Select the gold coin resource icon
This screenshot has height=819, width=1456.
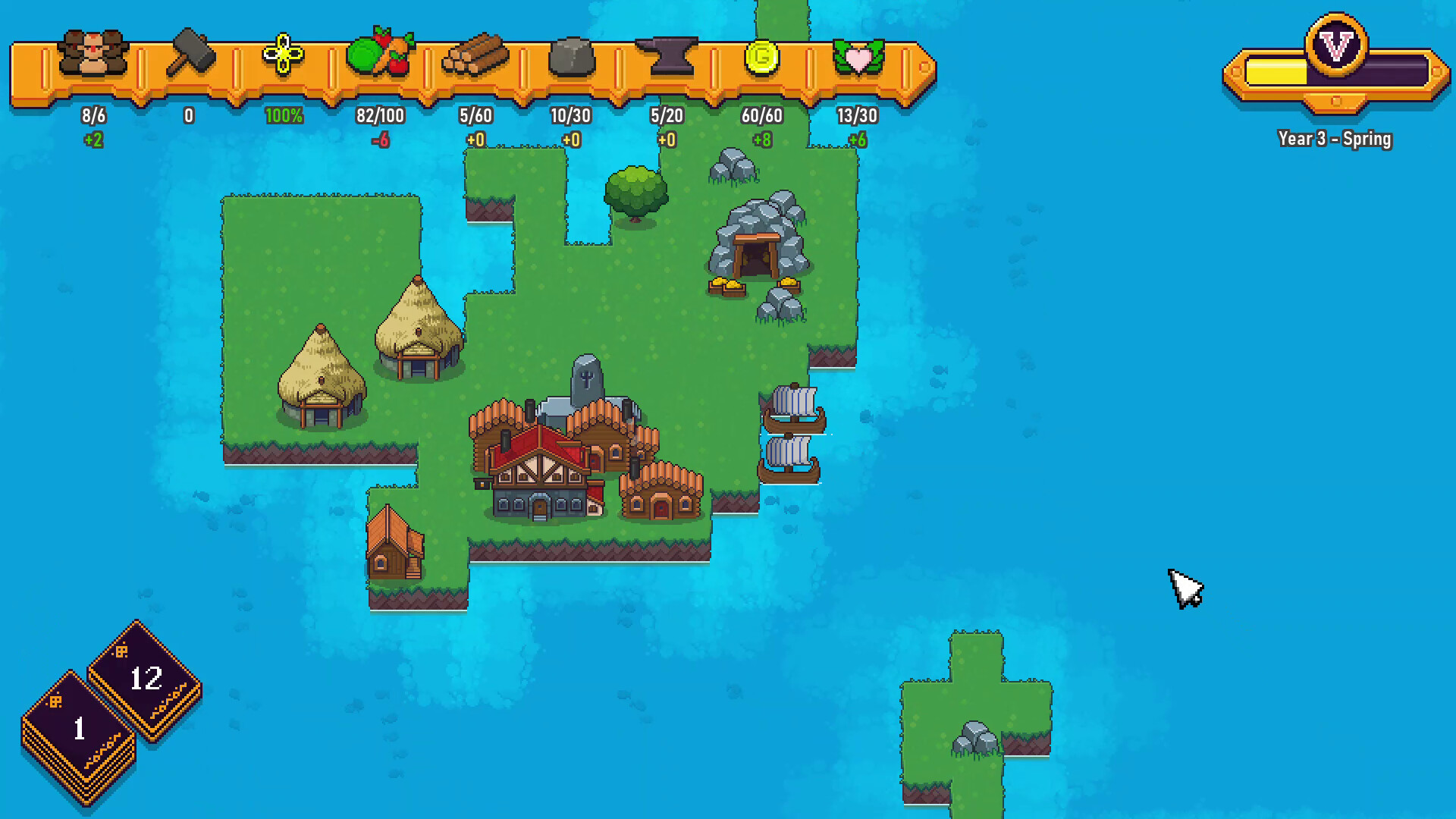761,53
